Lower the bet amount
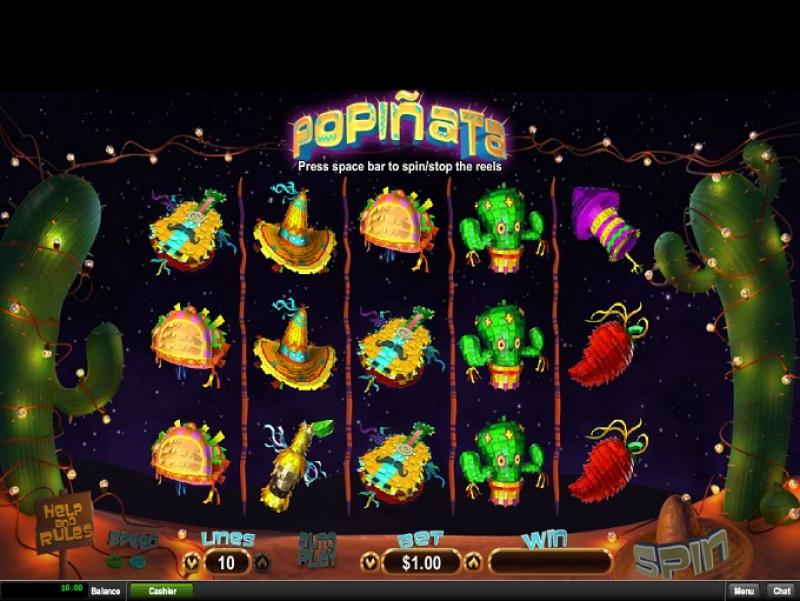The width and height of the screenshot is (800, 601). [369, 563]
